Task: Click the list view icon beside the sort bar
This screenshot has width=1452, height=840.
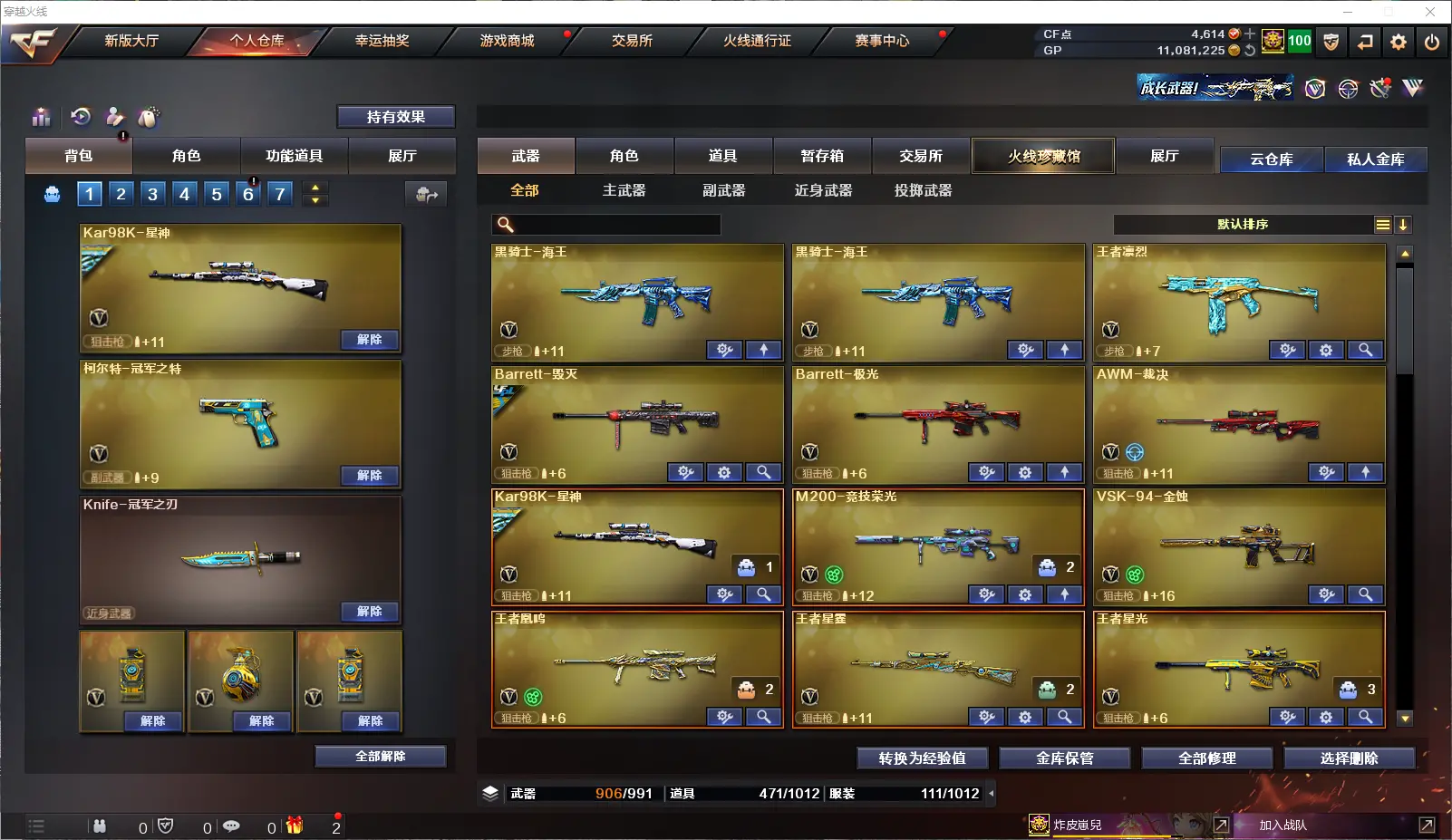Action: pos(1381,224)
